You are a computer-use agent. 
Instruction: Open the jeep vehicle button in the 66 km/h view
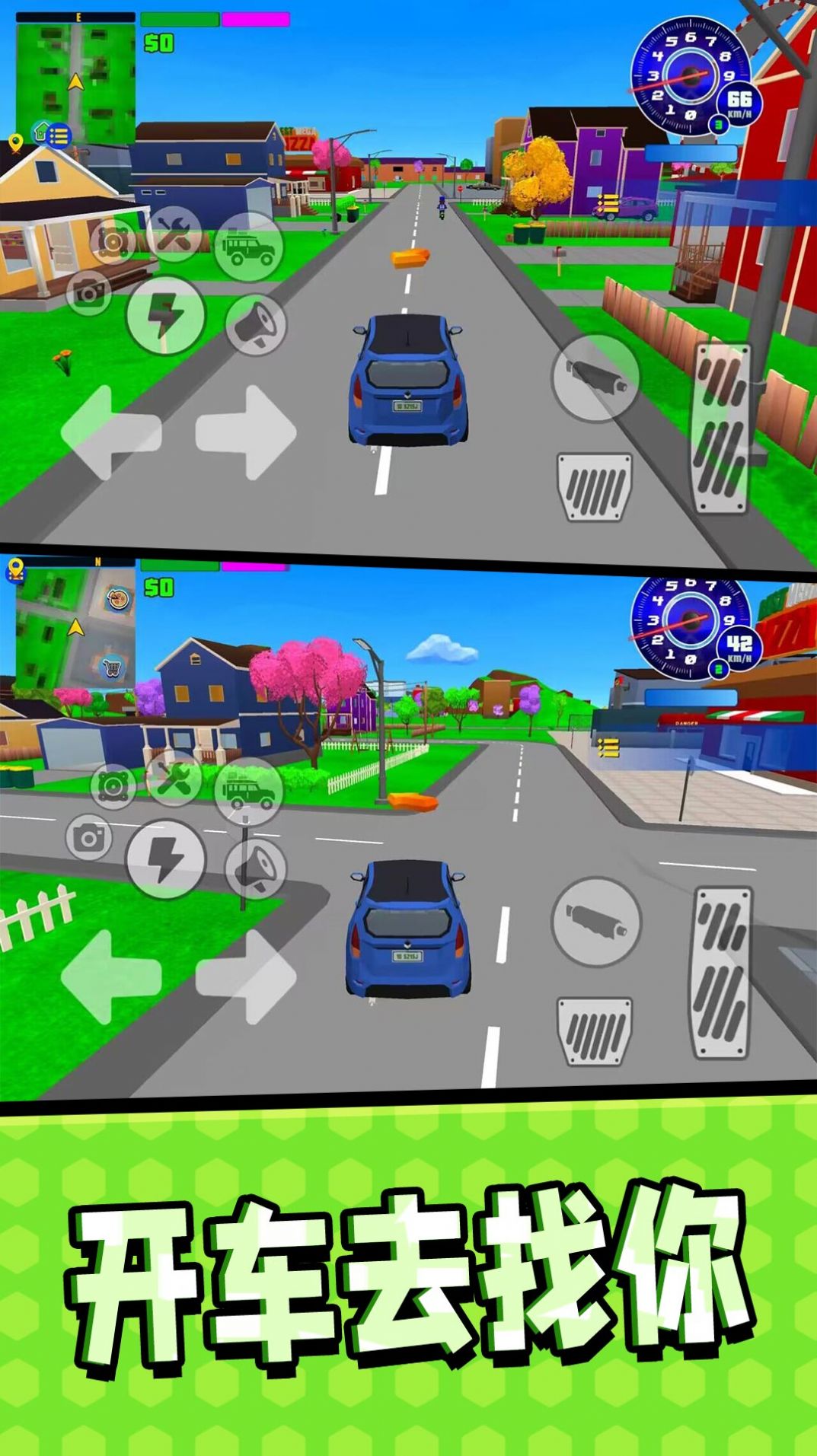pyautogui.click(x=247, y=247)
